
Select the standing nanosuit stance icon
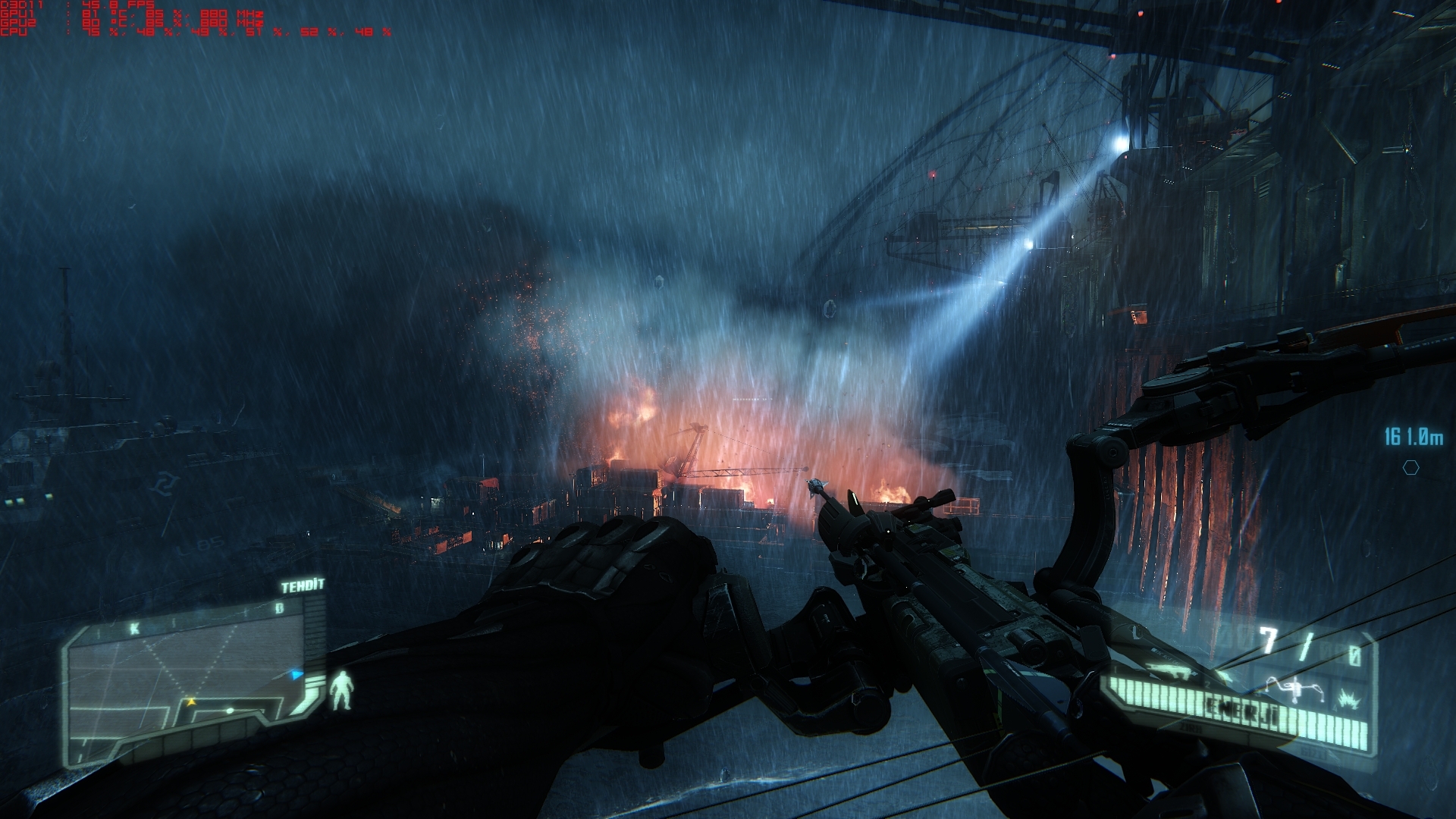(x=342, y=690)
